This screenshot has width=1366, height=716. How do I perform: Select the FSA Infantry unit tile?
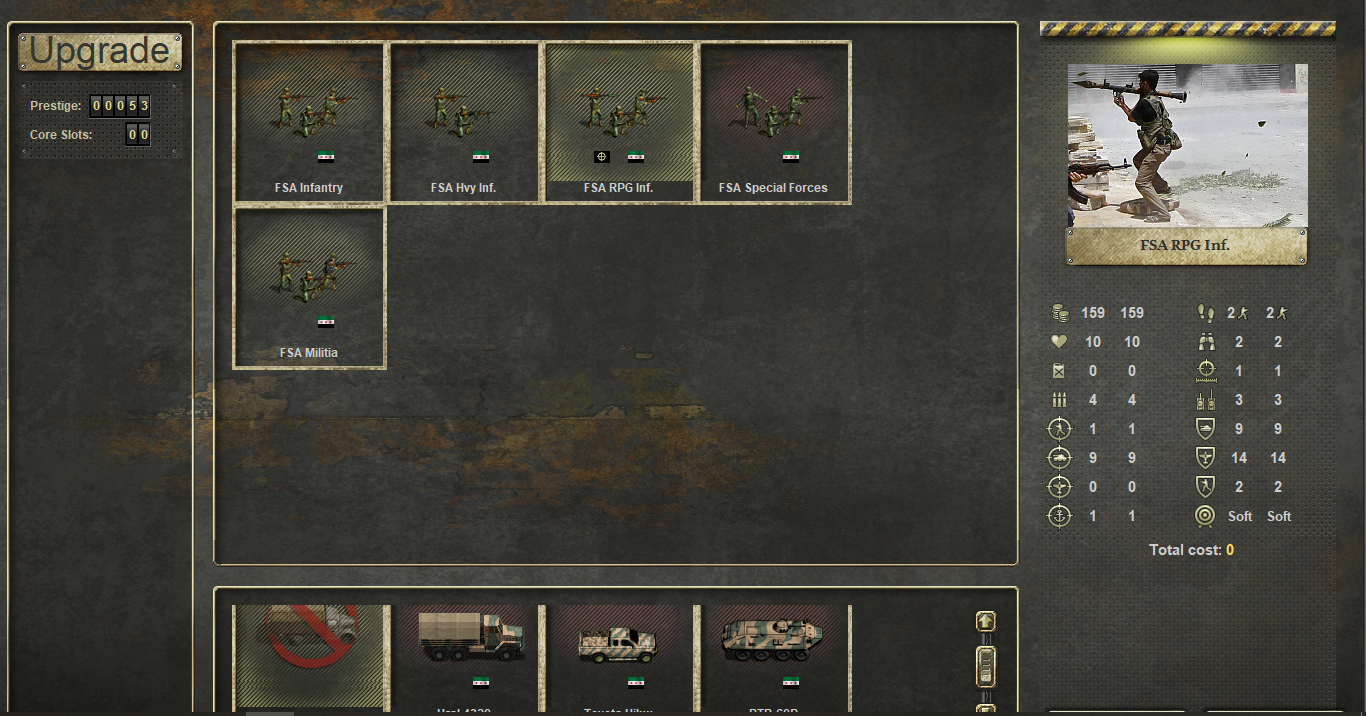pos(309,122)
